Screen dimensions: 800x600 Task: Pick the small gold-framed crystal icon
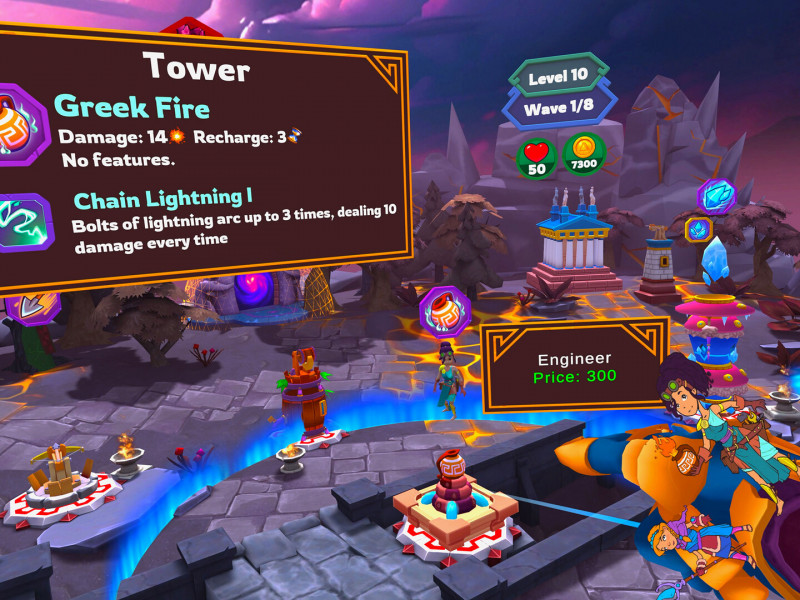[x=696, y=229]
